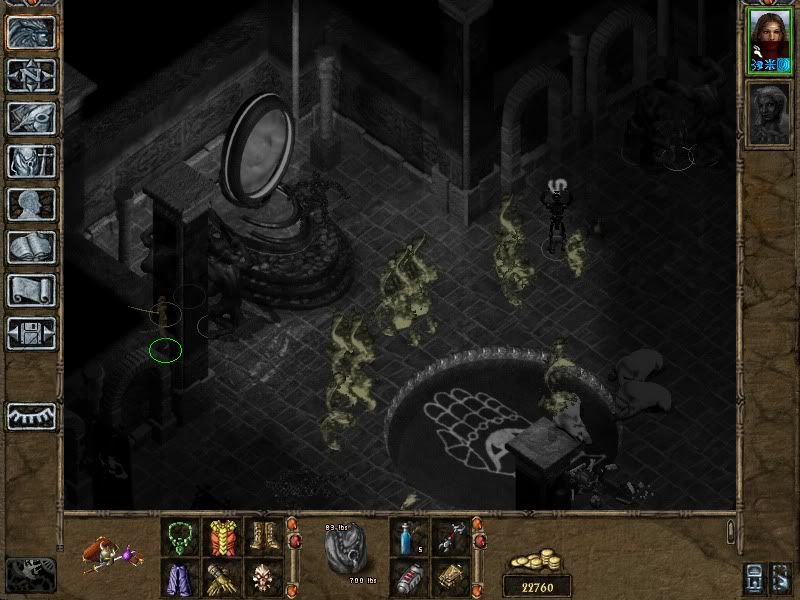800x600 pixels.
Task: Click the rest eye button
Action: (x=30, y=416)
